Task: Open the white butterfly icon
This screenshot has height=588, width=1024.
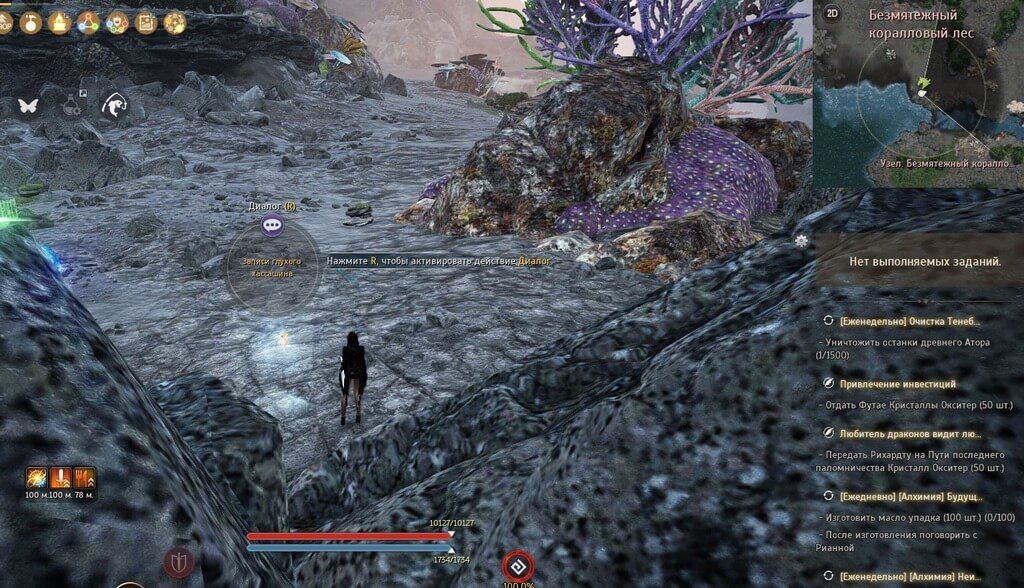Action: pos(27,106)
